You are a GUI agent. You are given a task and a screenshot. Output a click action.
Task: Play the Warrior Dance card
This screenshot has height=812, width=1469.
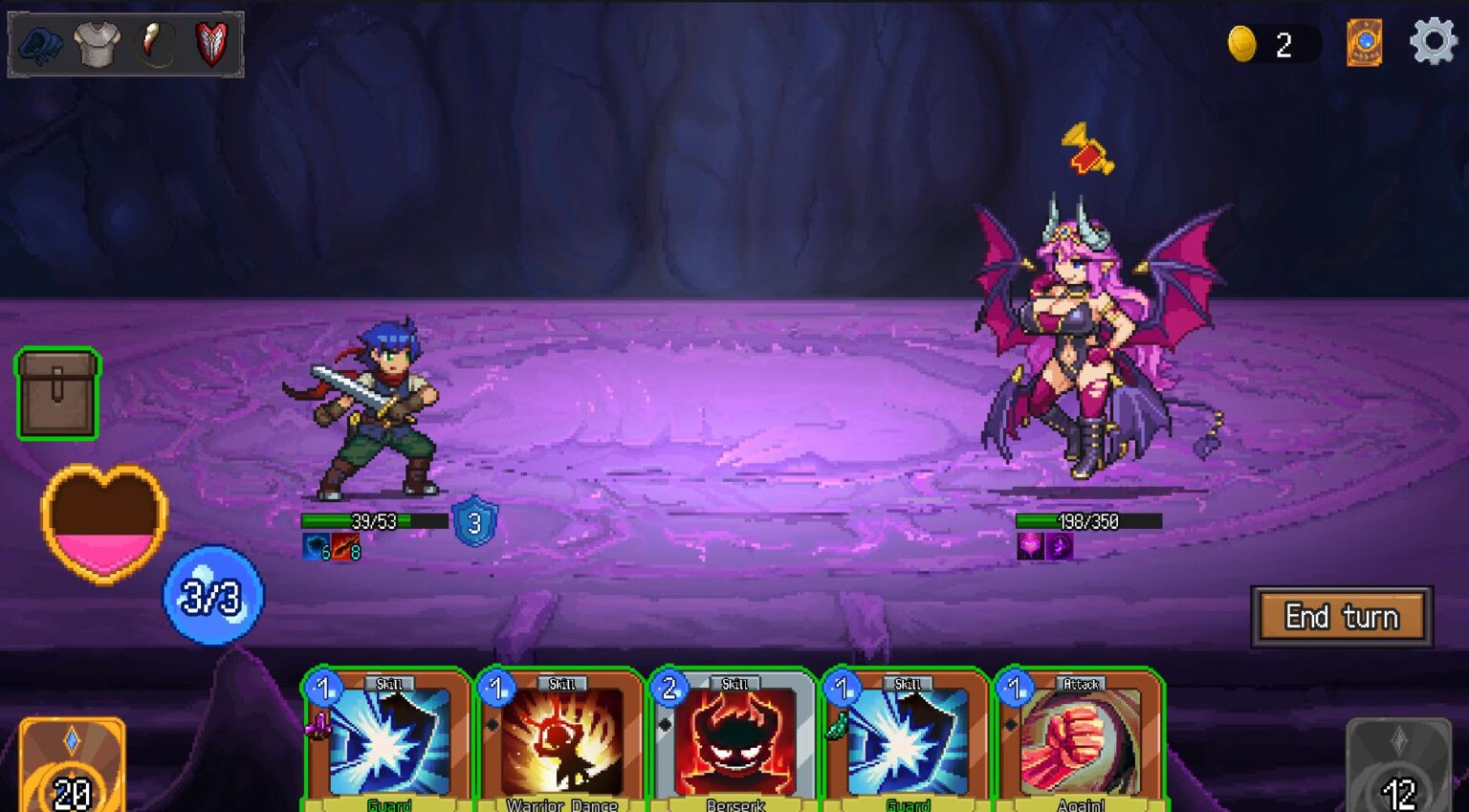pyautogui.click(x=559, y=746)
